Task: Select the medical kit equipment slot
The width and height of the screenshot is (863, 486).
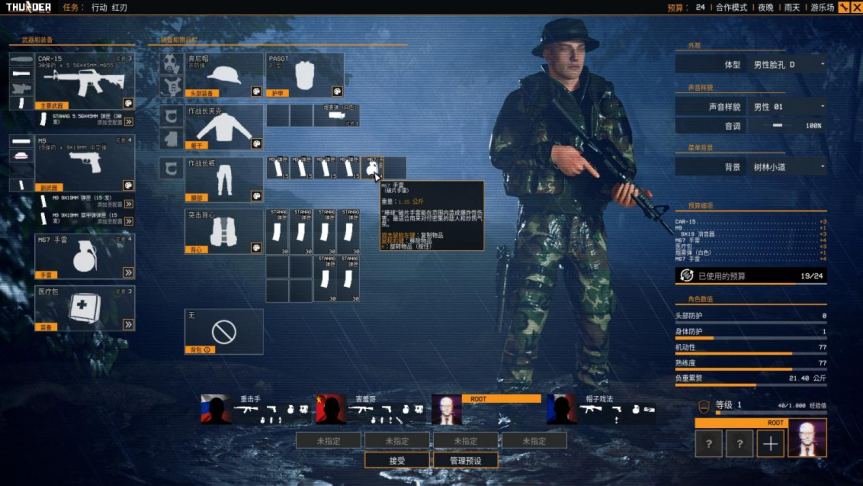Action: [71, 308]
